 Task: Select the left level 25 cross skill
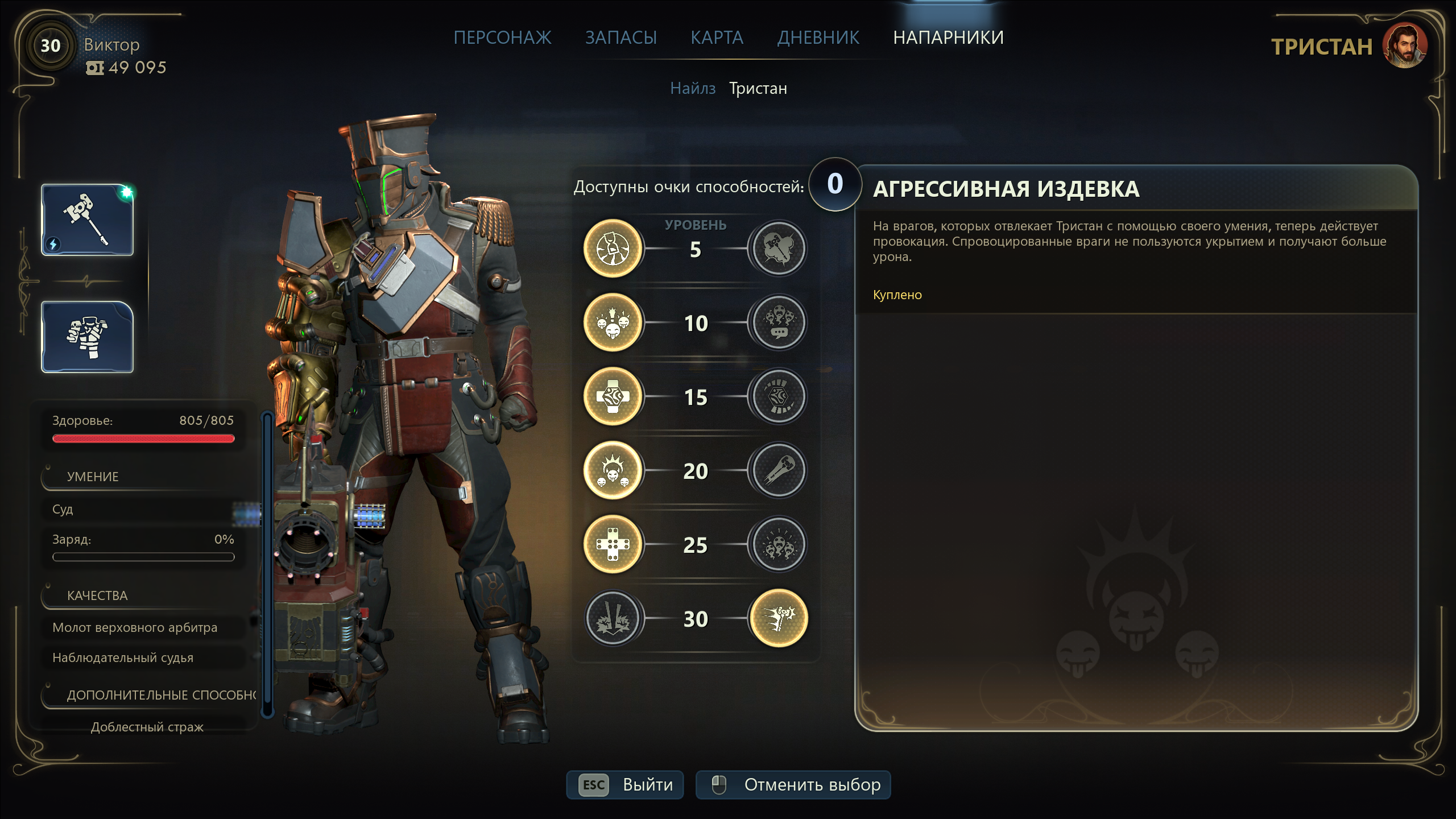point(613,544)
